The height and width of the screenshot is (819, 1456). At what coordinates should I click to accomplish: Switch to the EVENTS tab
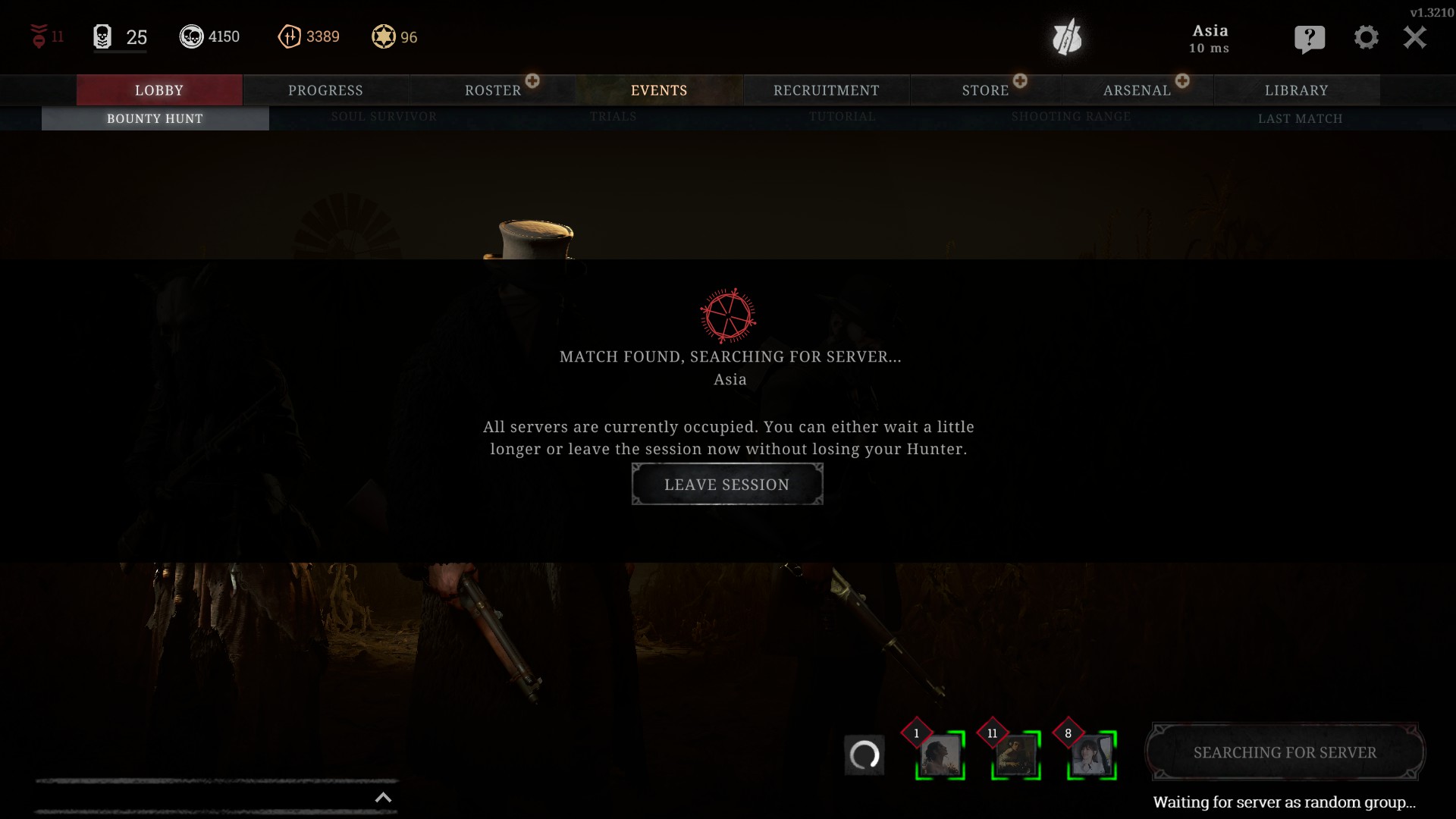tap(659, 89)
